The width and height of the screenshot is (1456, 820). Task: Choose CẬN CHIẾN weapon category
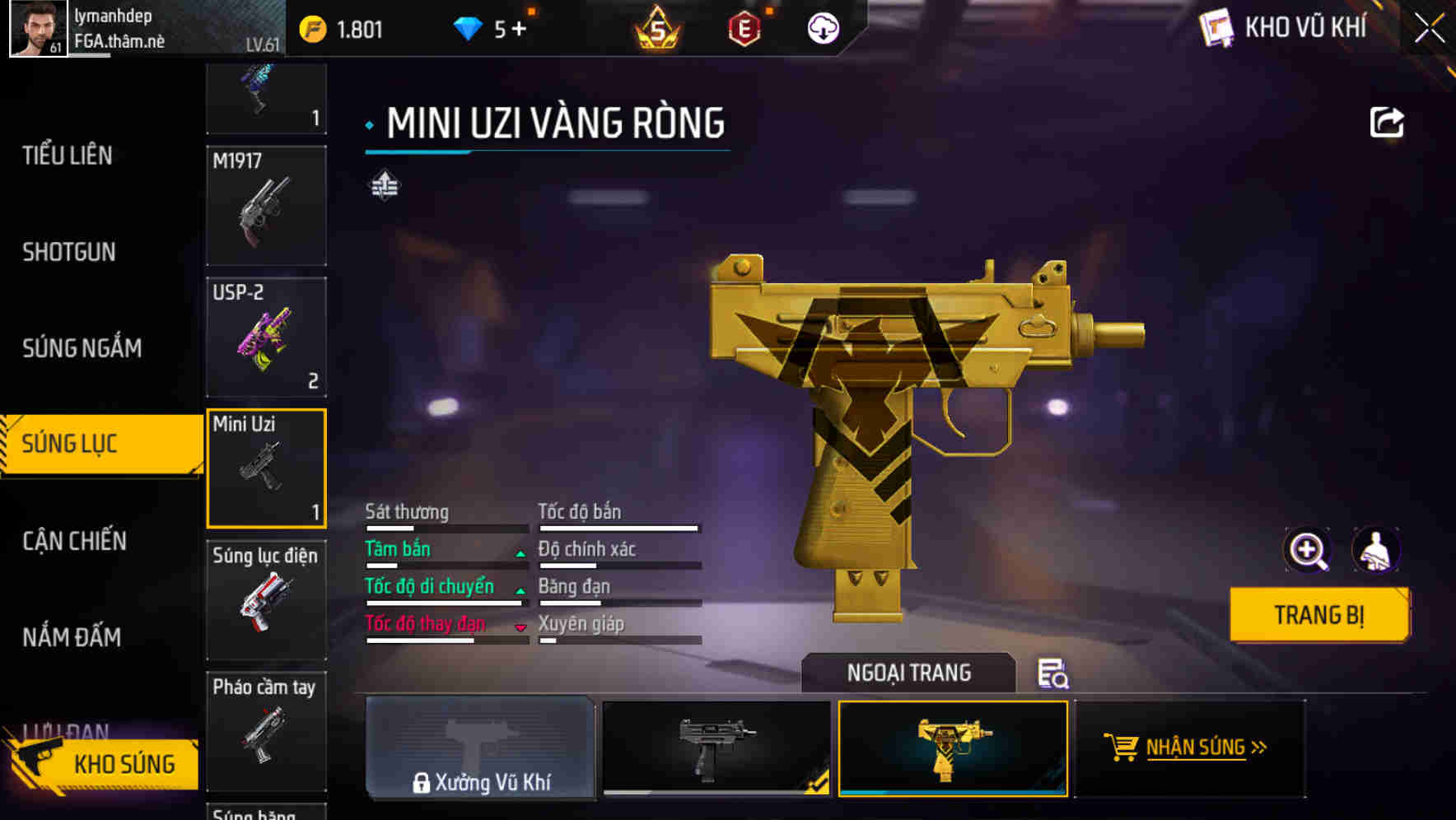click(x=74, y=541)
